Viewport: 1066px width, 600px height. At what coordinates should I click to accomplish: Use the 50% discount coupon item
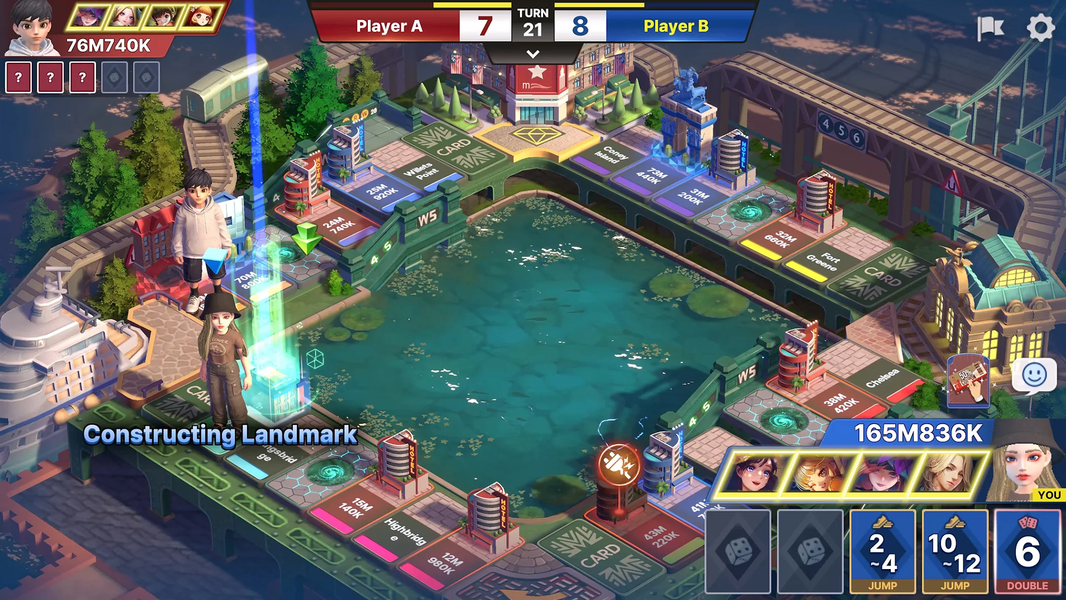click(x=966, y=381)
